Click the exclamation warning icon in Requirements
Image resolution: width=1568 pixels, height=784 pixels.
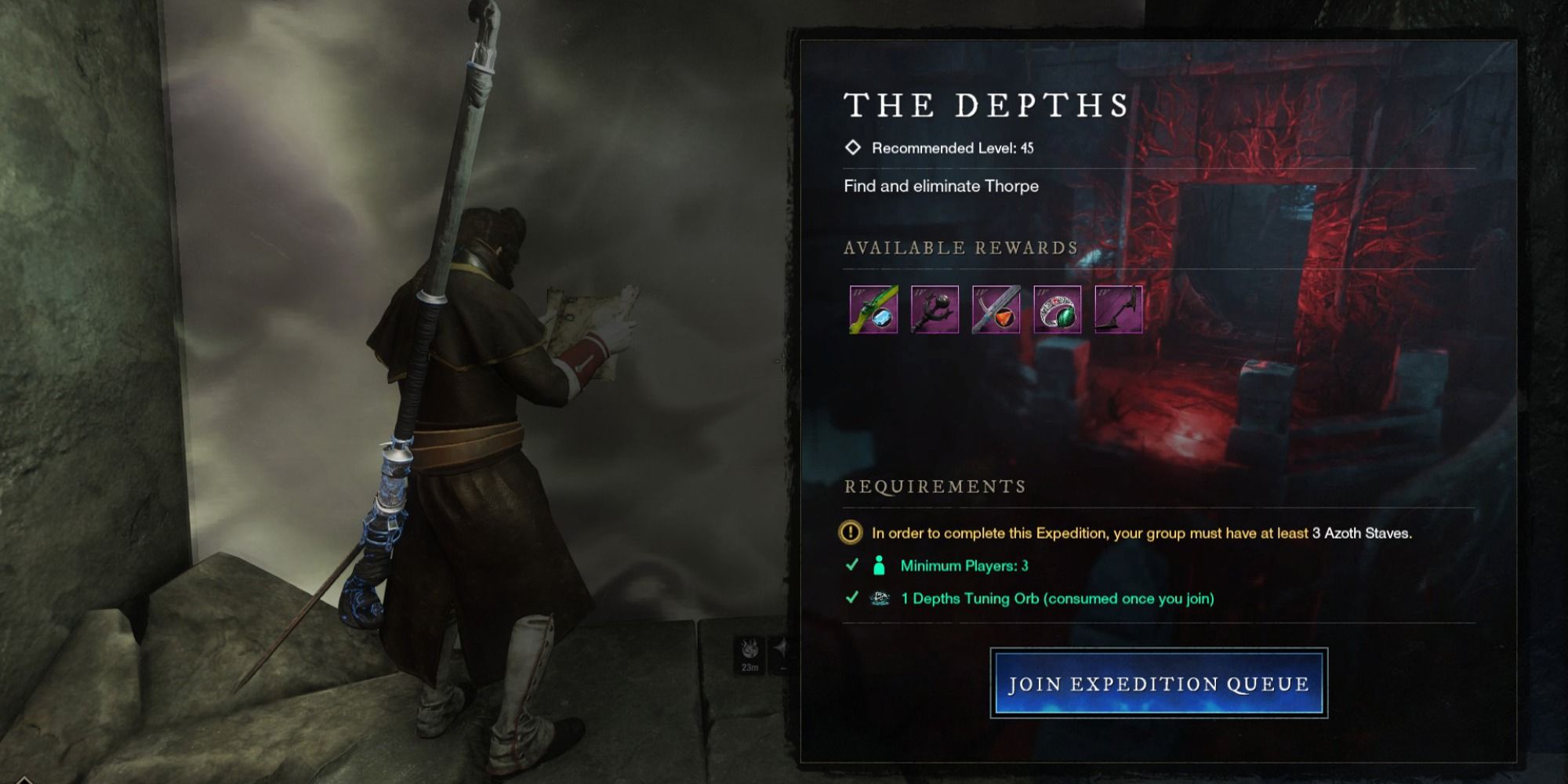click(x=851, y=533)
